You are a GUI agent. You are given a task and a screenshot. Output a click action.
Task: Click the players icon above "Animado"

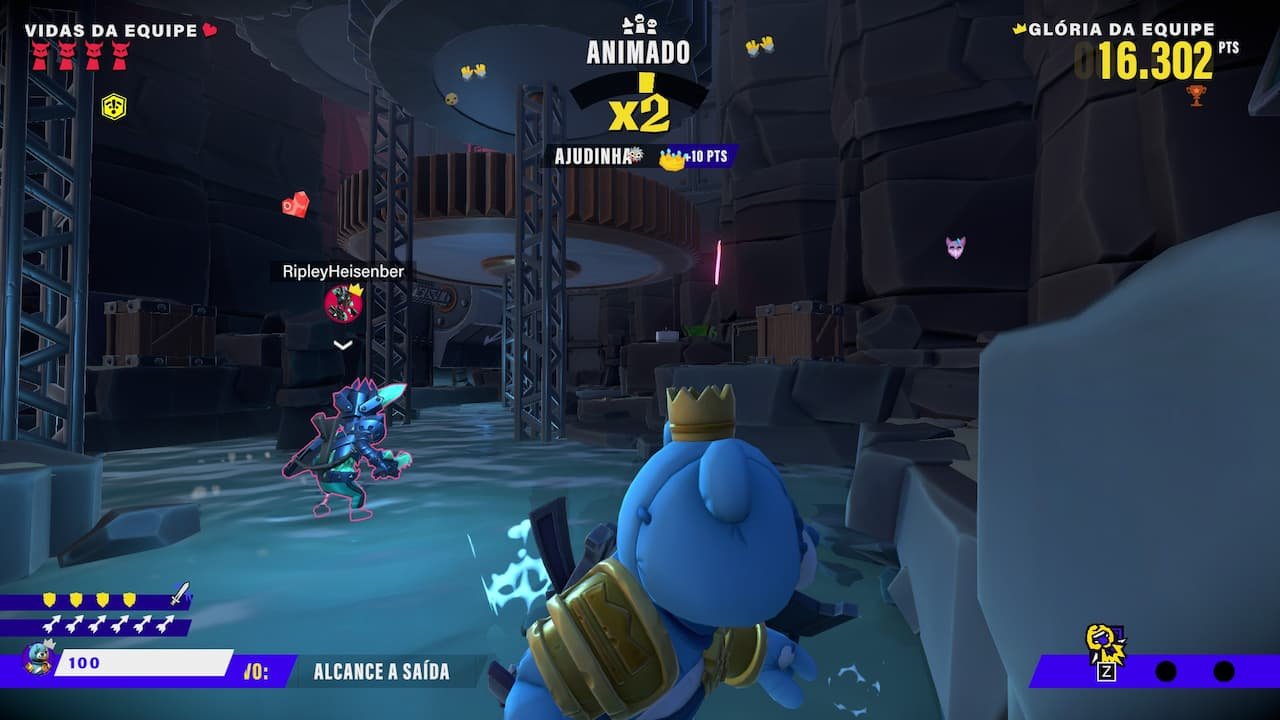click(639, 24)
